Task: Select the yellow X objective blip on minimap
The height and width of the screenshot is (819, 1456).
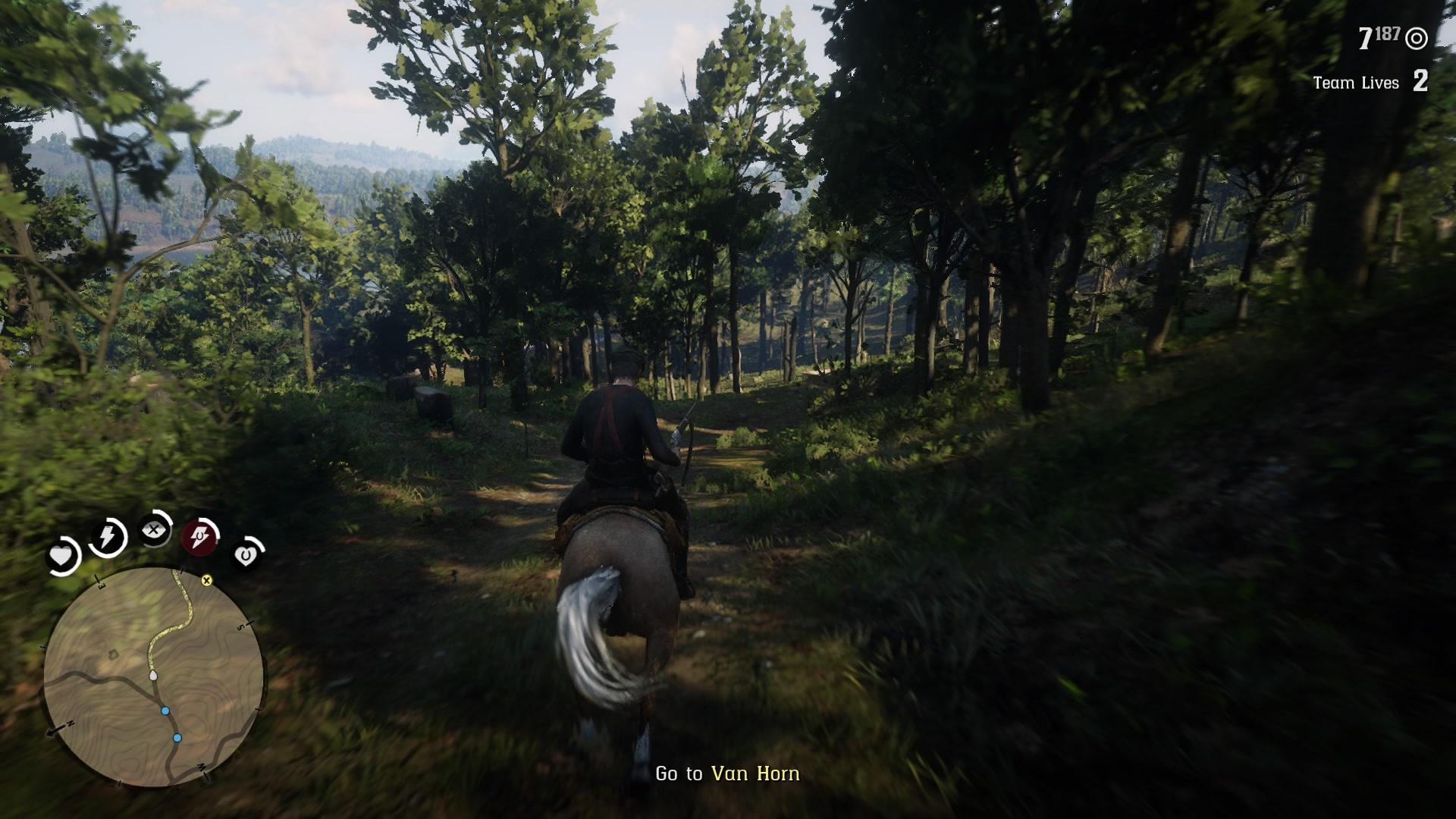Action: pos(207,582)
